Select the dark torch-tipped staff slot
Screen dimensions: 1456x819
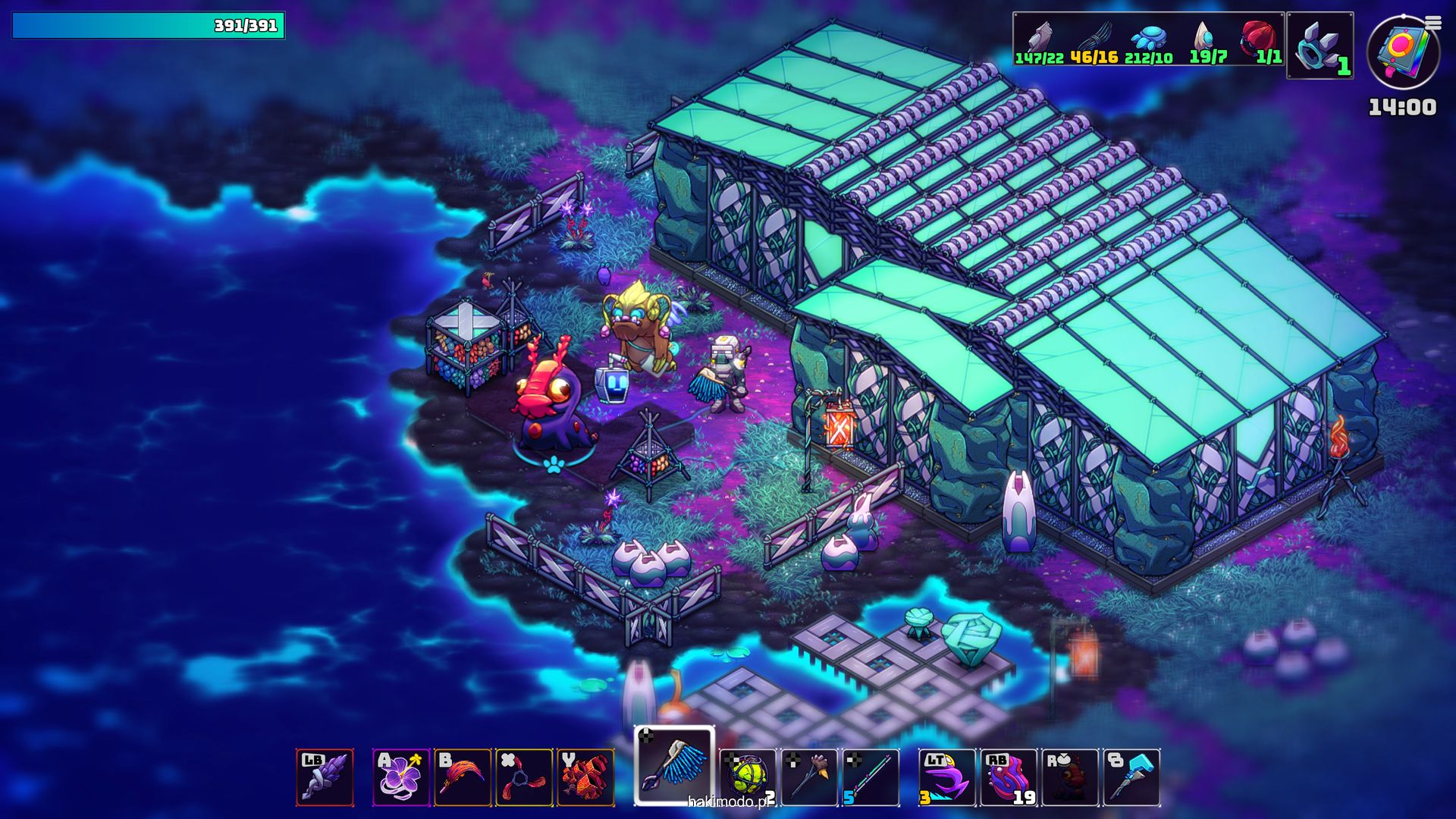click(x=809, y=777)
